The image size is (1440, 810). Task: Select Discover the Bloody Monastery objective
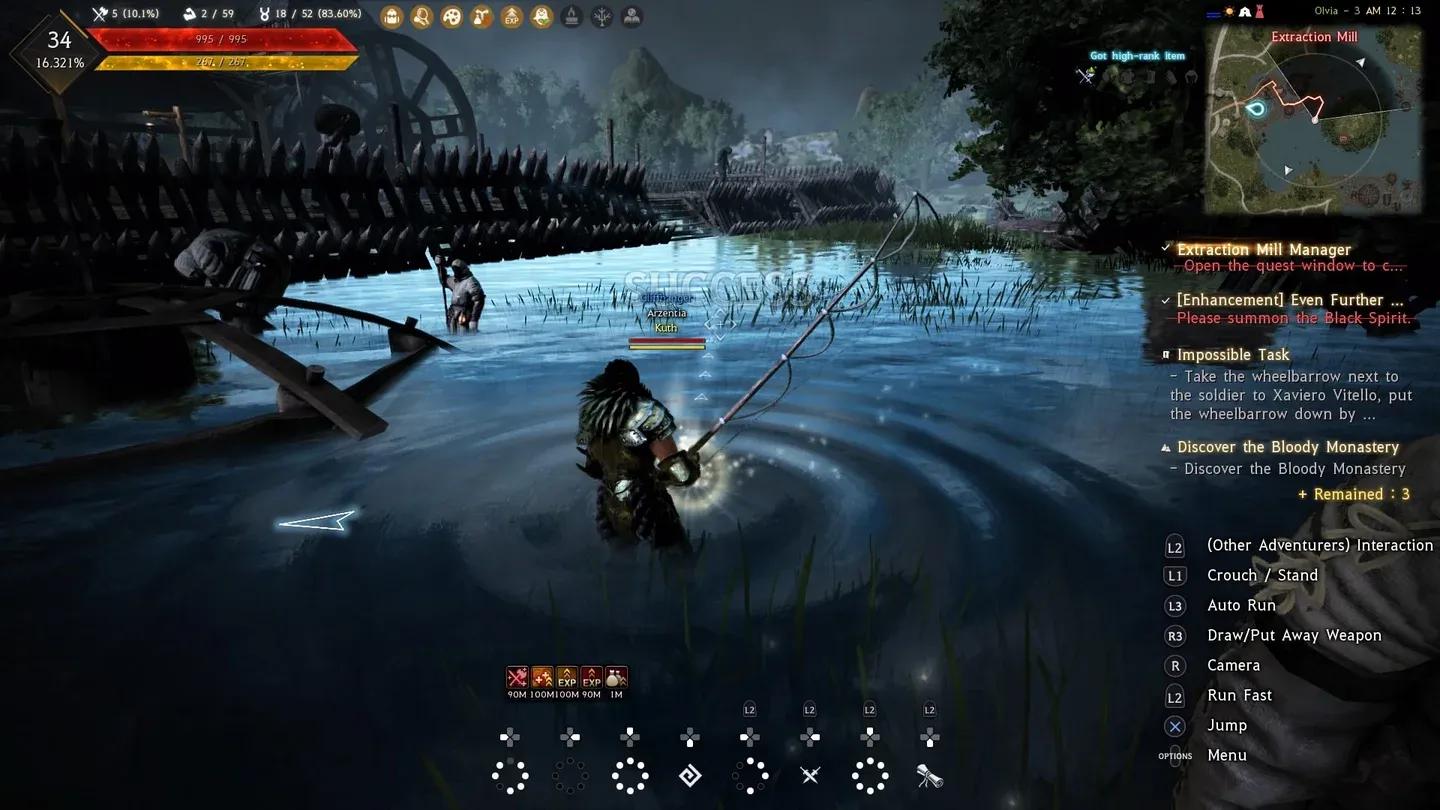(1287, 447)
